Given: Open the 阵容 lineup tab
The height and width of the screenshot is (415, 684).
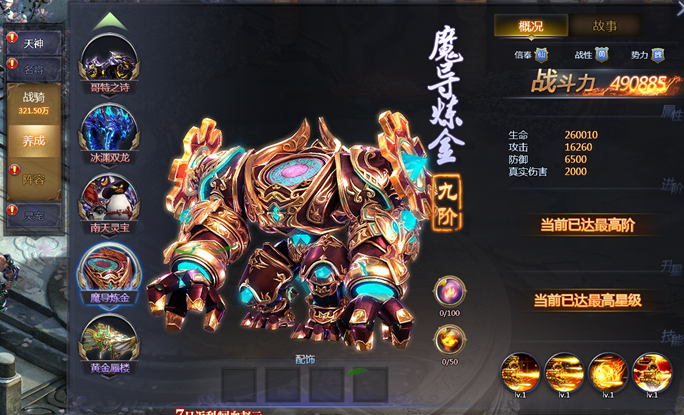Looking at the screenshot, I should click(34, 177).
